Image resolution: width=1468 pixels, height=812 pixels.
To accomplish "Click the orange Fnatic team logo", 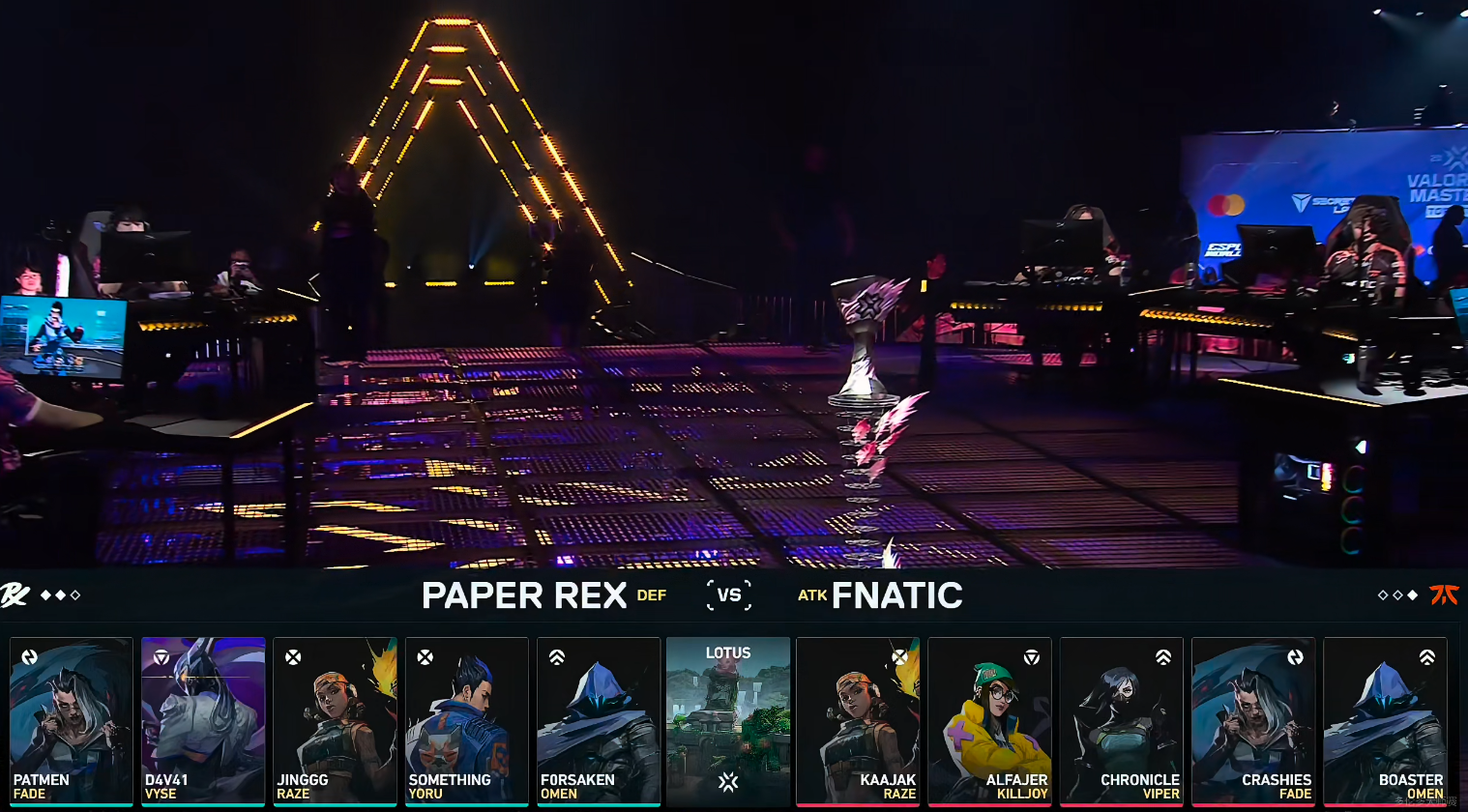I will click(x=1444, y=594).
